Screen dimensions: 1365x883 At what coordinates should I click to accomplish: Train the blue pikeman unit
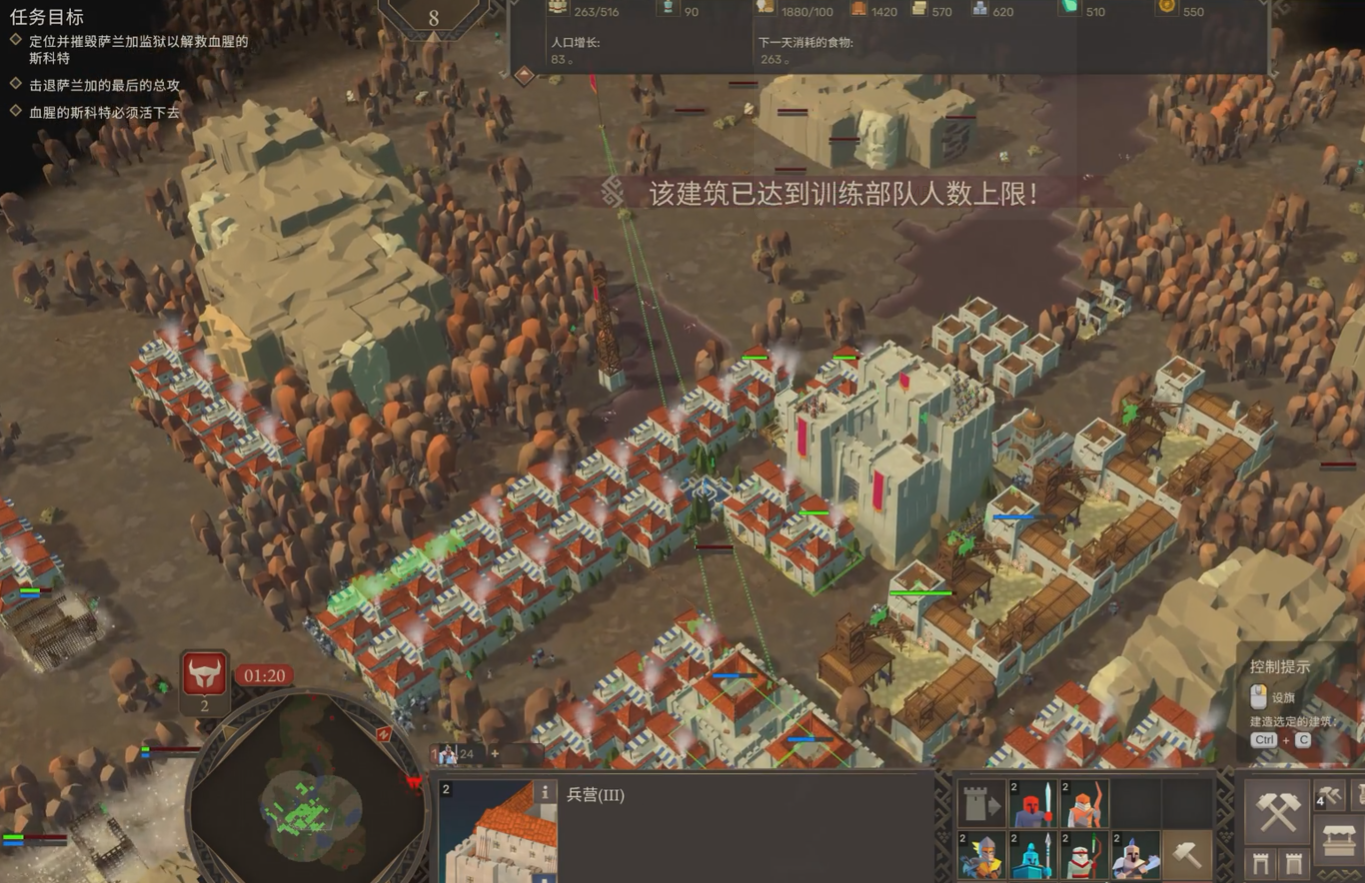point(1033,853)
